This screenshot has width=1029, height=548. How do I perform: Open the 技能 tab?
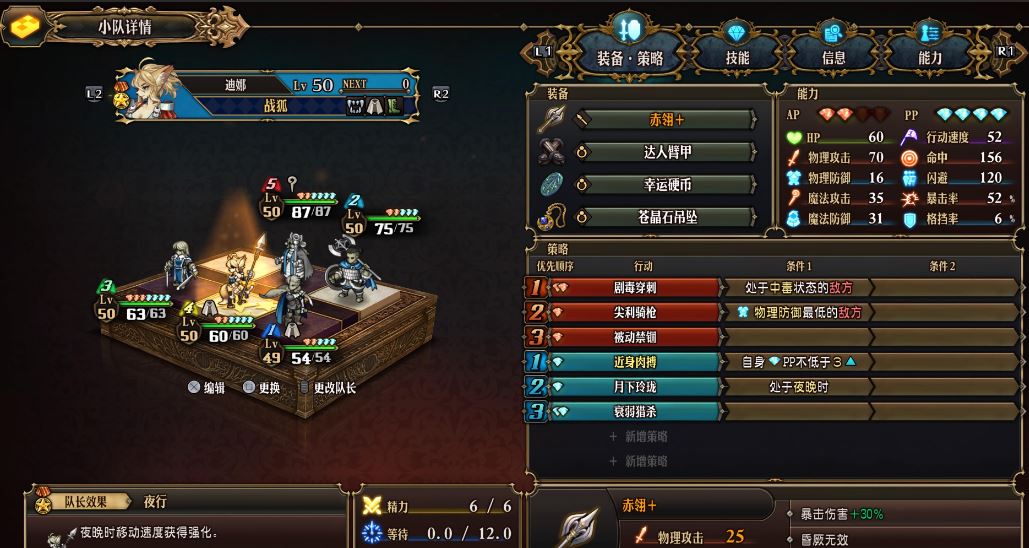click(x=737, y=57)
